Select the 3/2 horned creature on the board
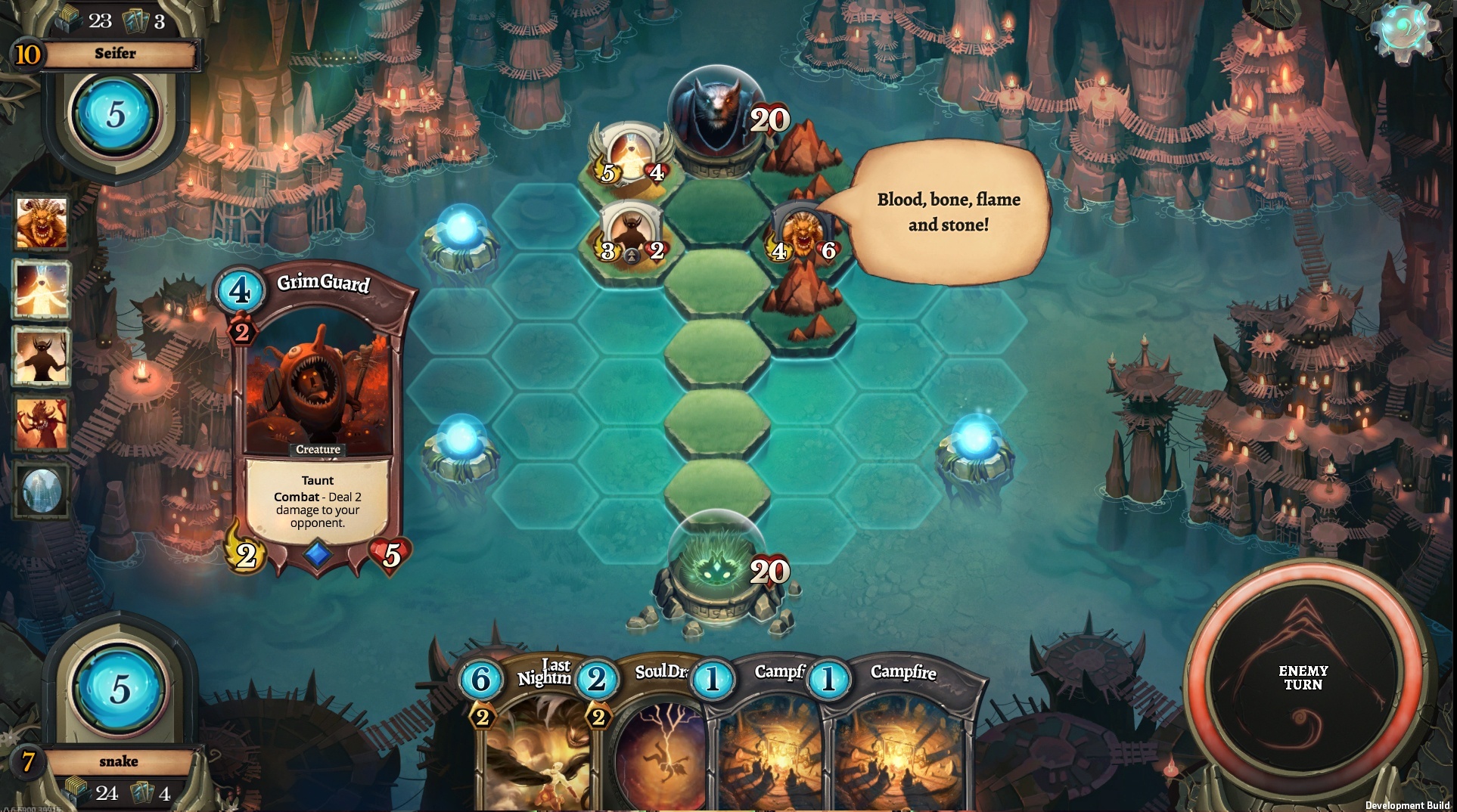The height and width of the screenshot is (812, 1457). (x=632, y=227)
